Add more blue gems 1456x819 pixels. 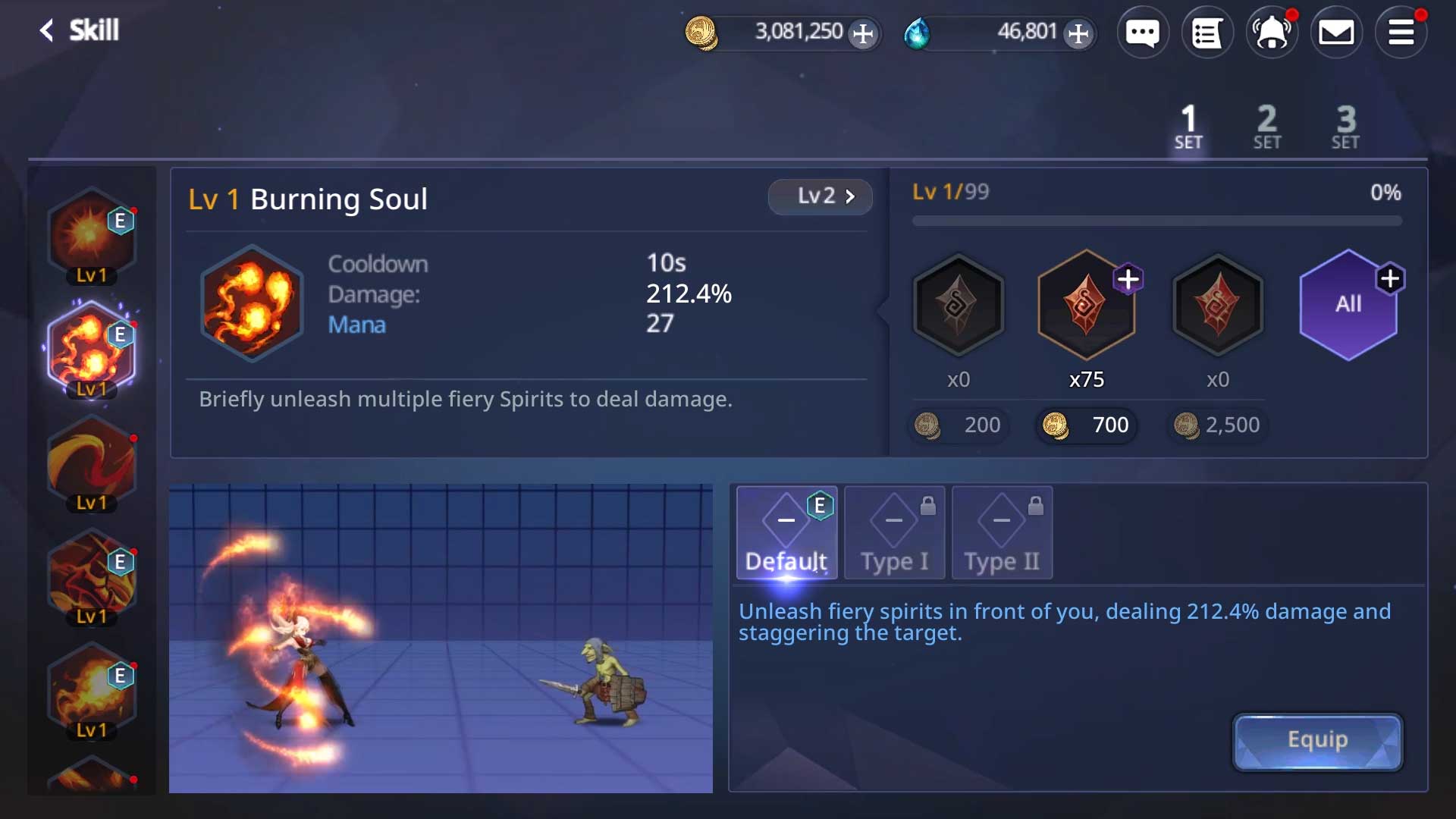1078,33
